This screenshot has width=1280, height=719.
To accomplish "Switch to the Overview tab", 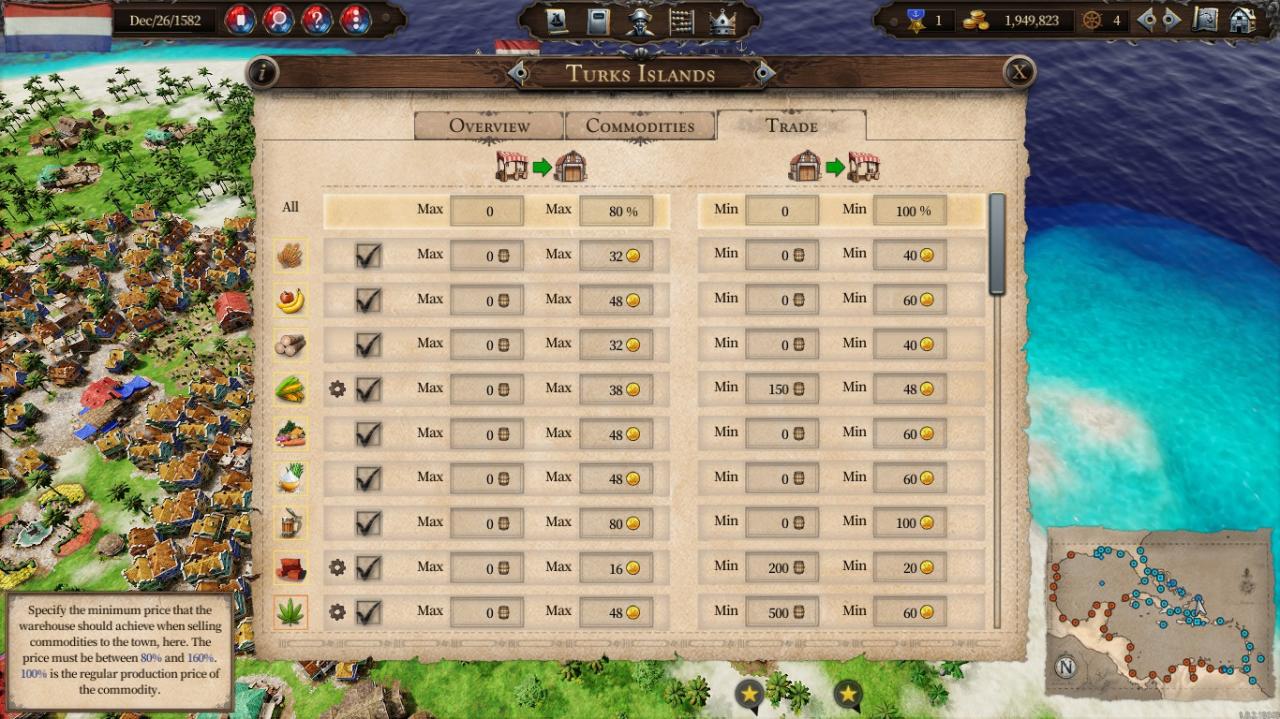I will 489,126.
